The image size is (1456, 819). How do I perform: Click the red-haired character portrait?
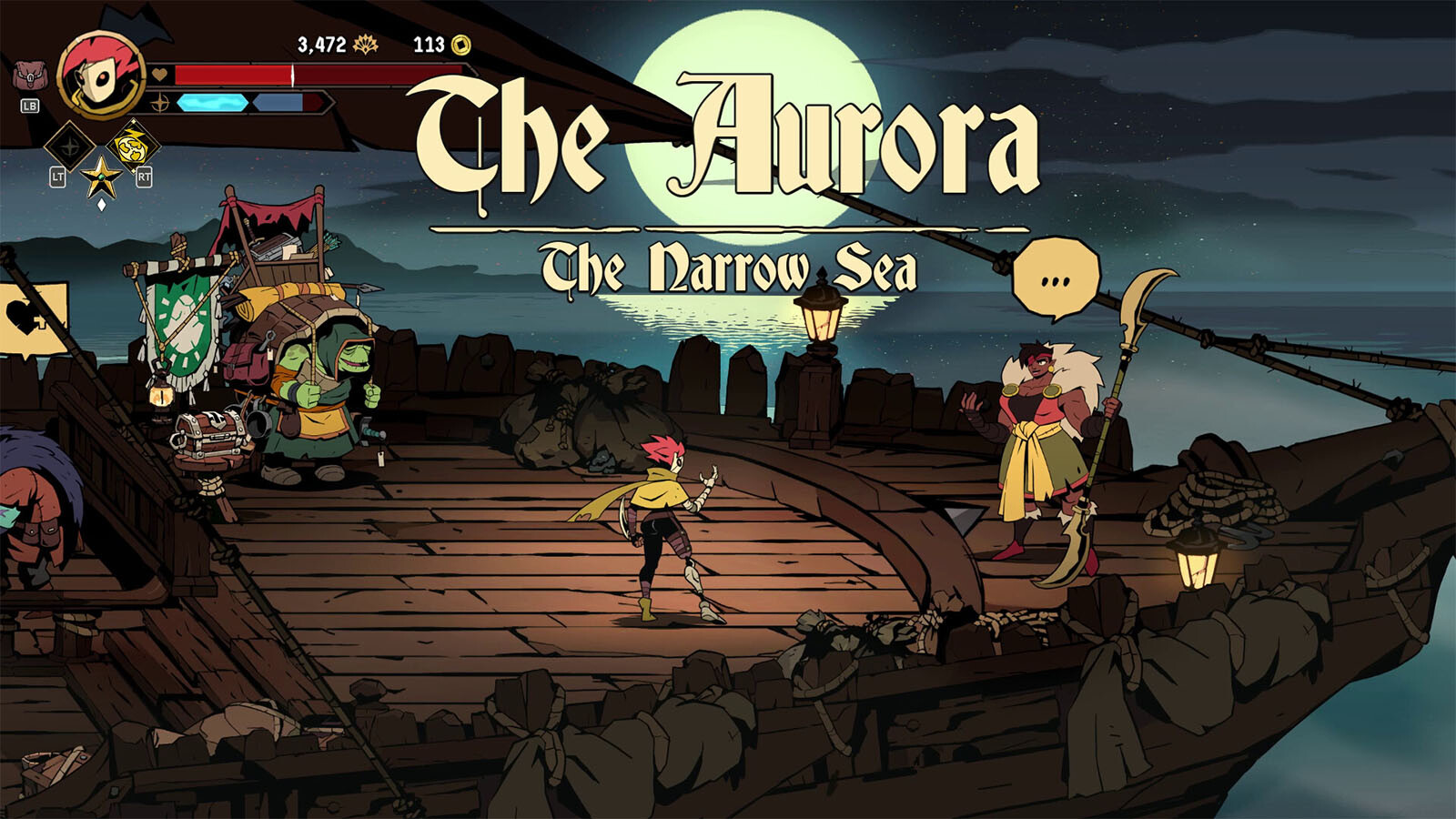(x=101, y=75)
